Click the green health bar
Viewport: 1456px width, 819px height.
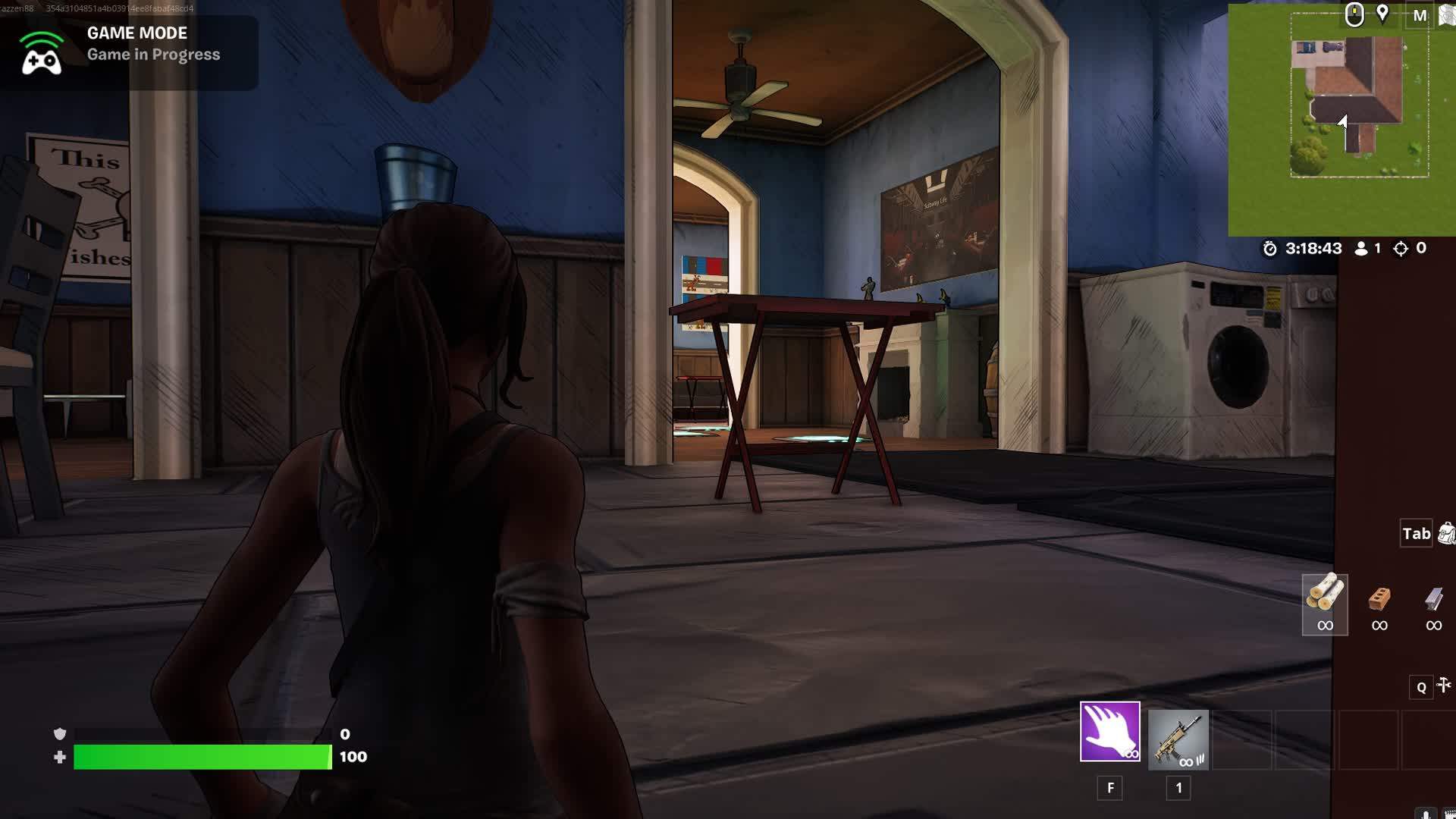[x=201, y=756]
